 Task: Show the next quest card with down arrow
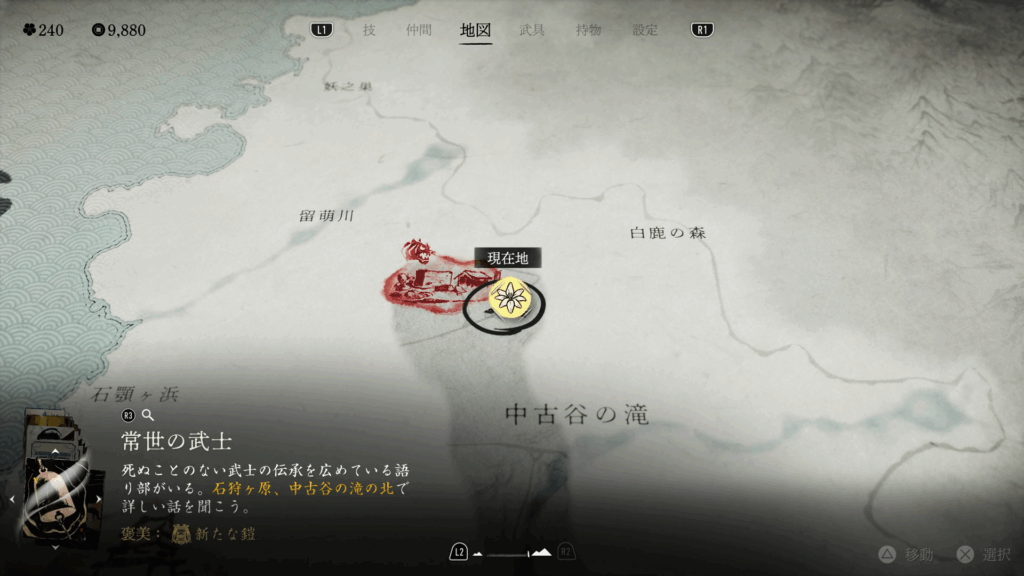point(55,547)
